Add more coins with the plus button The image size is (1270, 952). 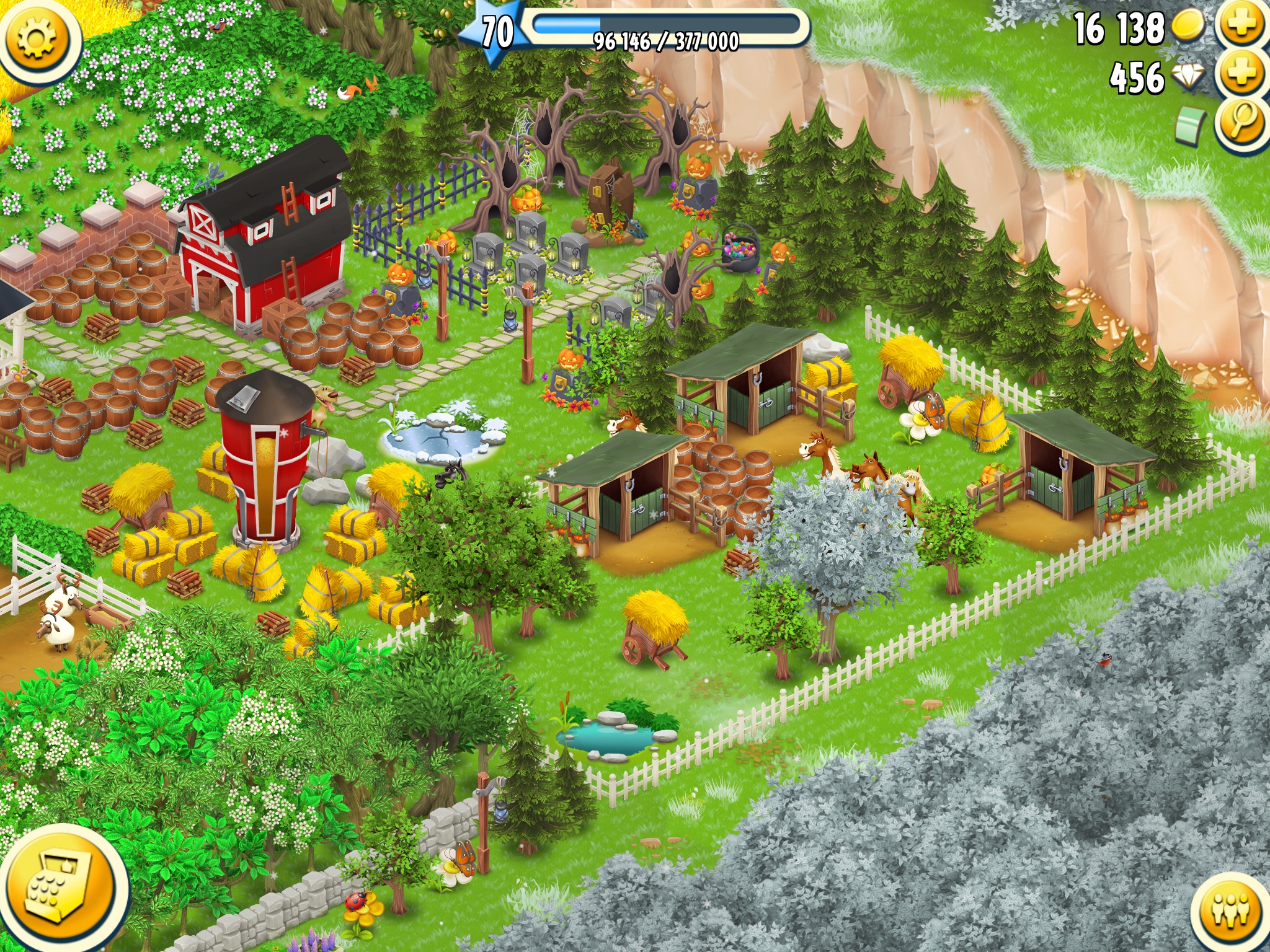tap(1241, 25)
